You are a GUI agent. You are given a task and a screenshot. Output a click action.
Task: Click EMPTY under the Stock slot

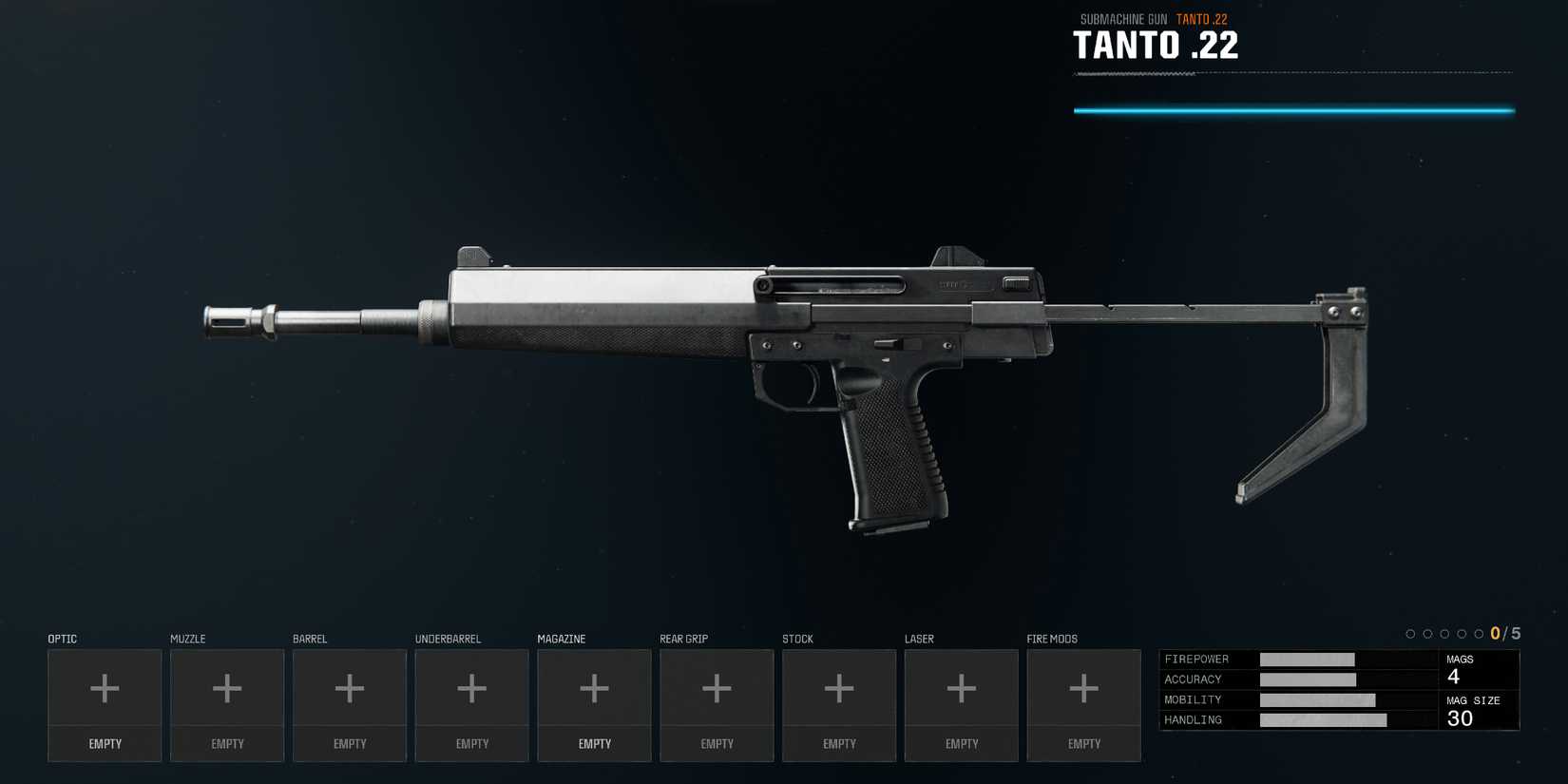pos(839,744)
